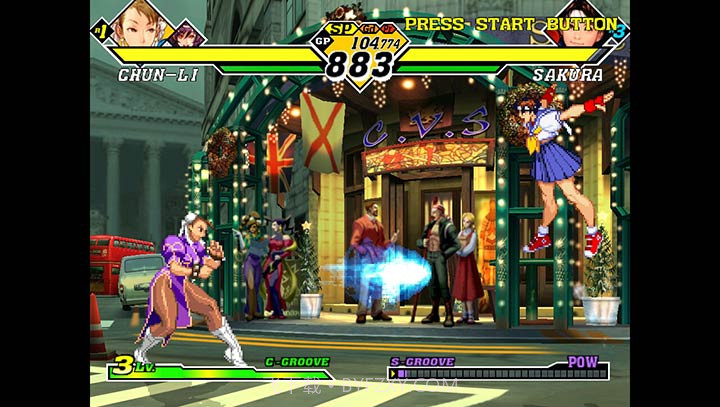The width and height of the screenshot is (720, 407).
Task: Click the small reserve teammate portrait beside Chun-Li
Action: (x=187, y=35)
